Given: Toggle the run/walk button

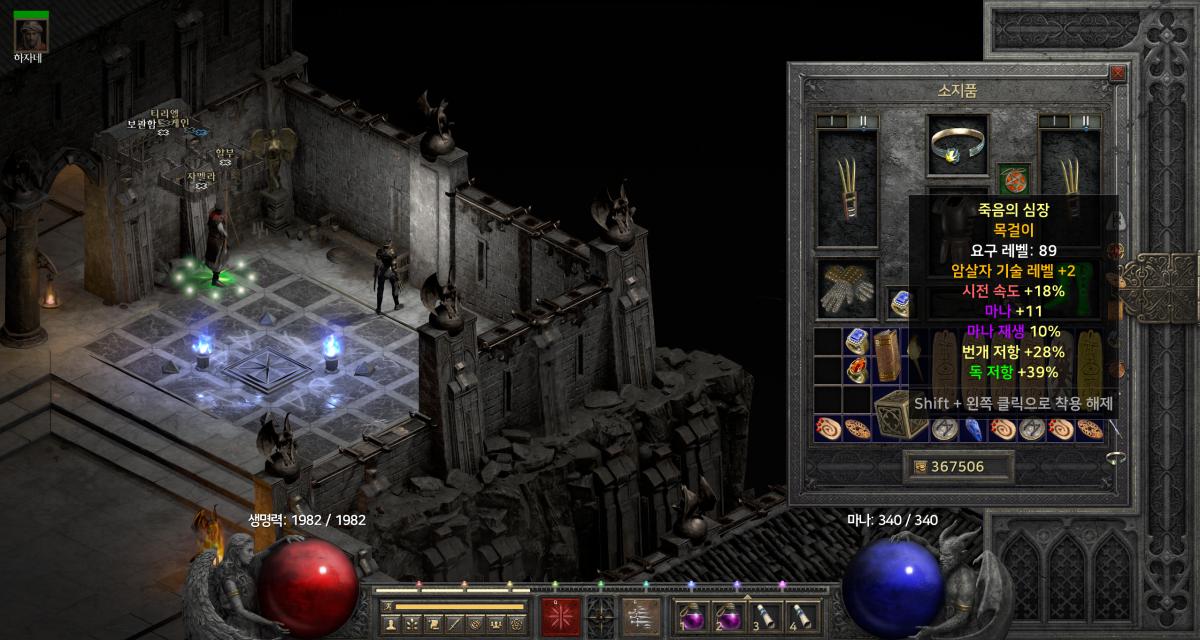Looking at the screenshot, I should click(389, 606).
